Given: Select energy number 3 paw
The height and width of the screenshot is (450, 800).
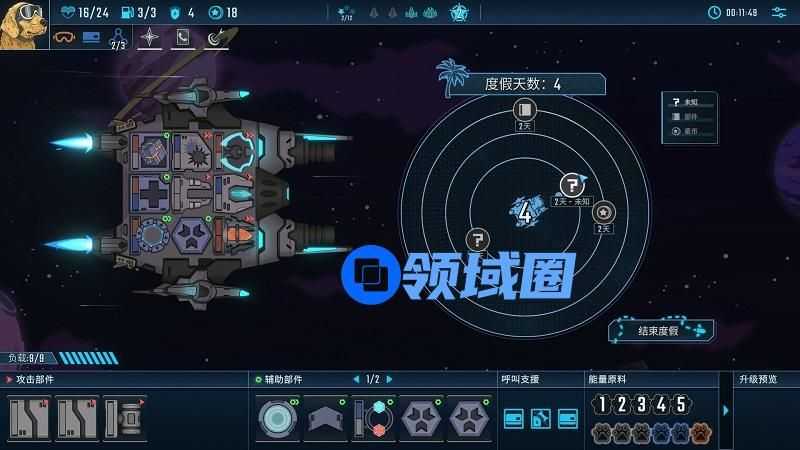Looking at the screenshot, I should (x=641, y=405).
